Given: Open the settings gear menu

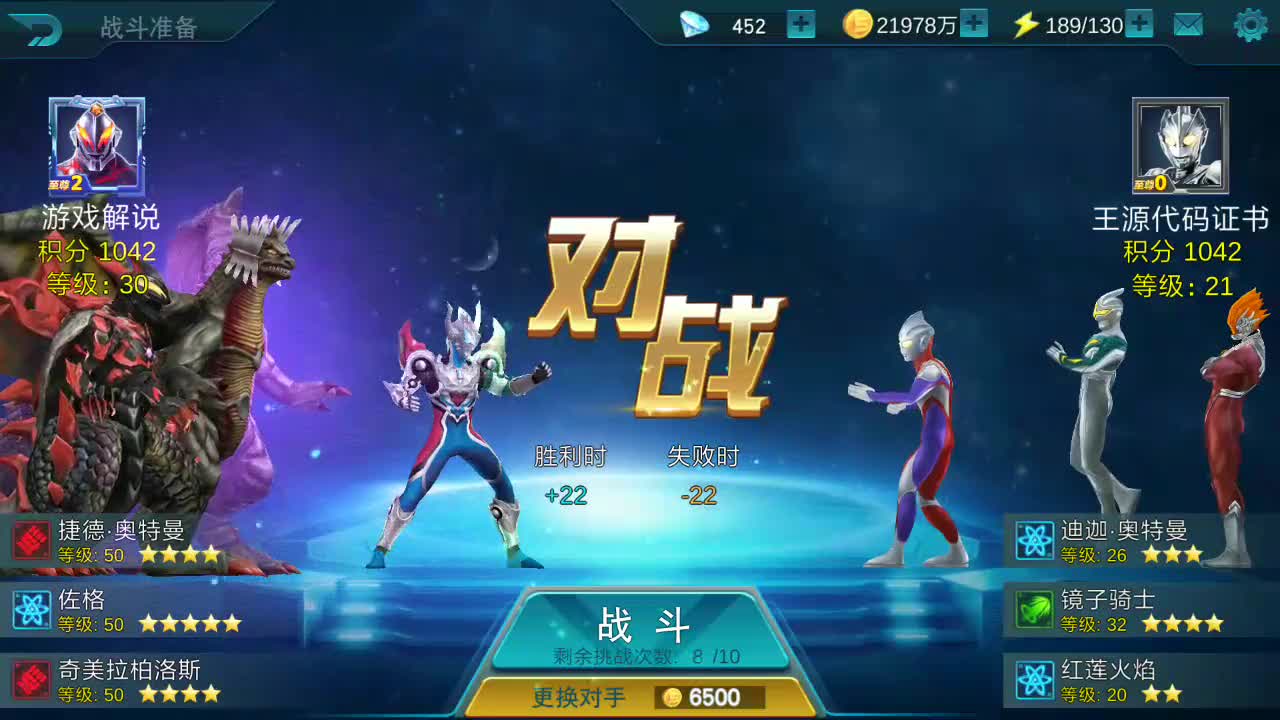Looking at the screenshot, I should (x=1248, y=26).
